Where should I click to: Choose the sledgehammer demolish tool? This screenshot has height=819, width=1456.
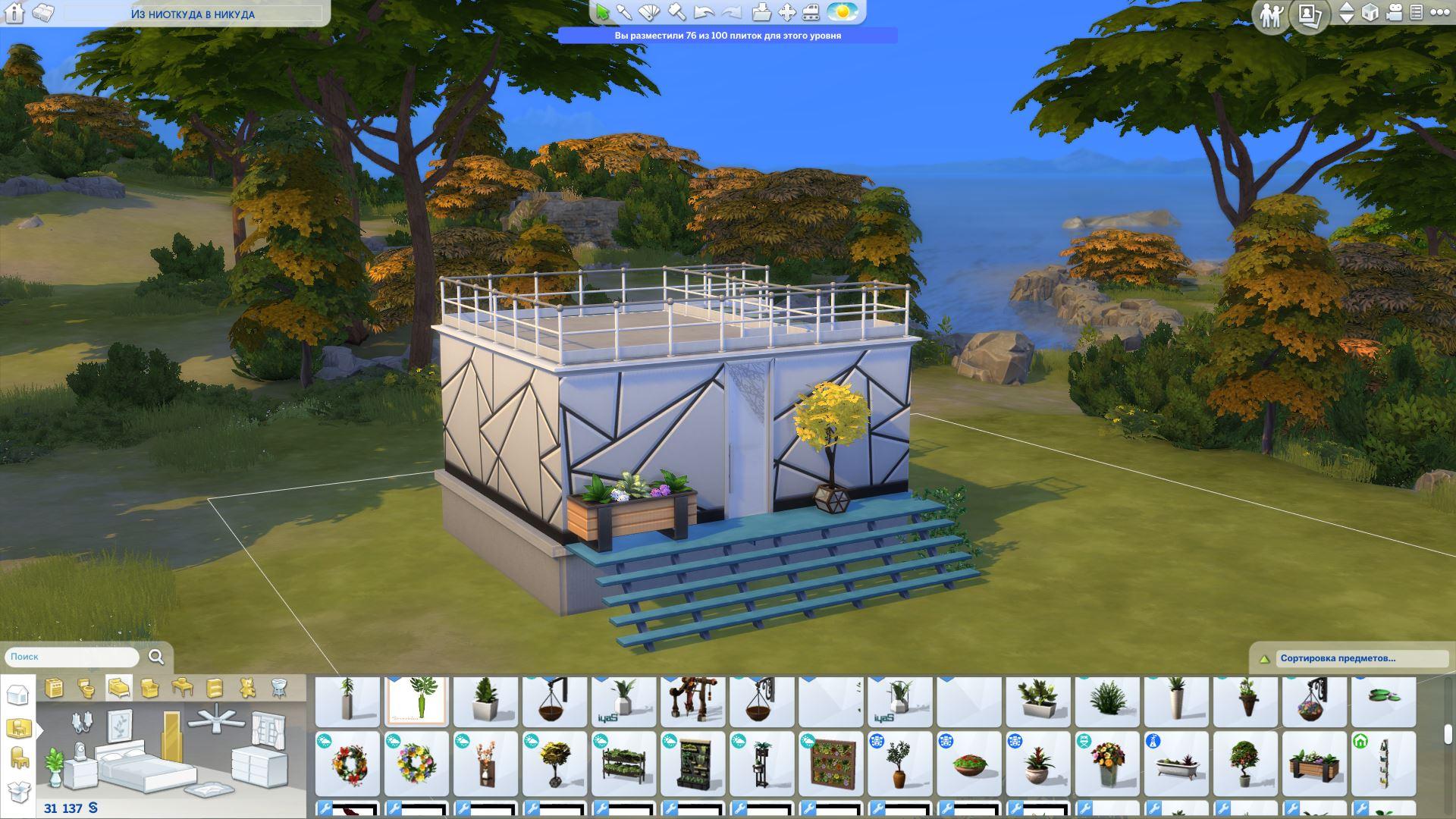pos(677,12)
